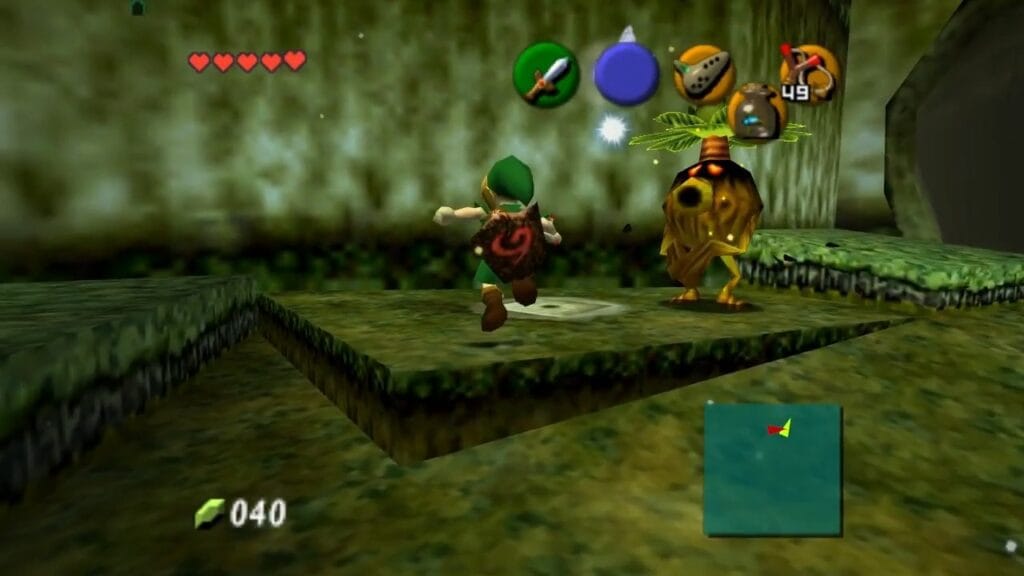
Task: Equip the slingshot item icon
Action: pos(809,74)
